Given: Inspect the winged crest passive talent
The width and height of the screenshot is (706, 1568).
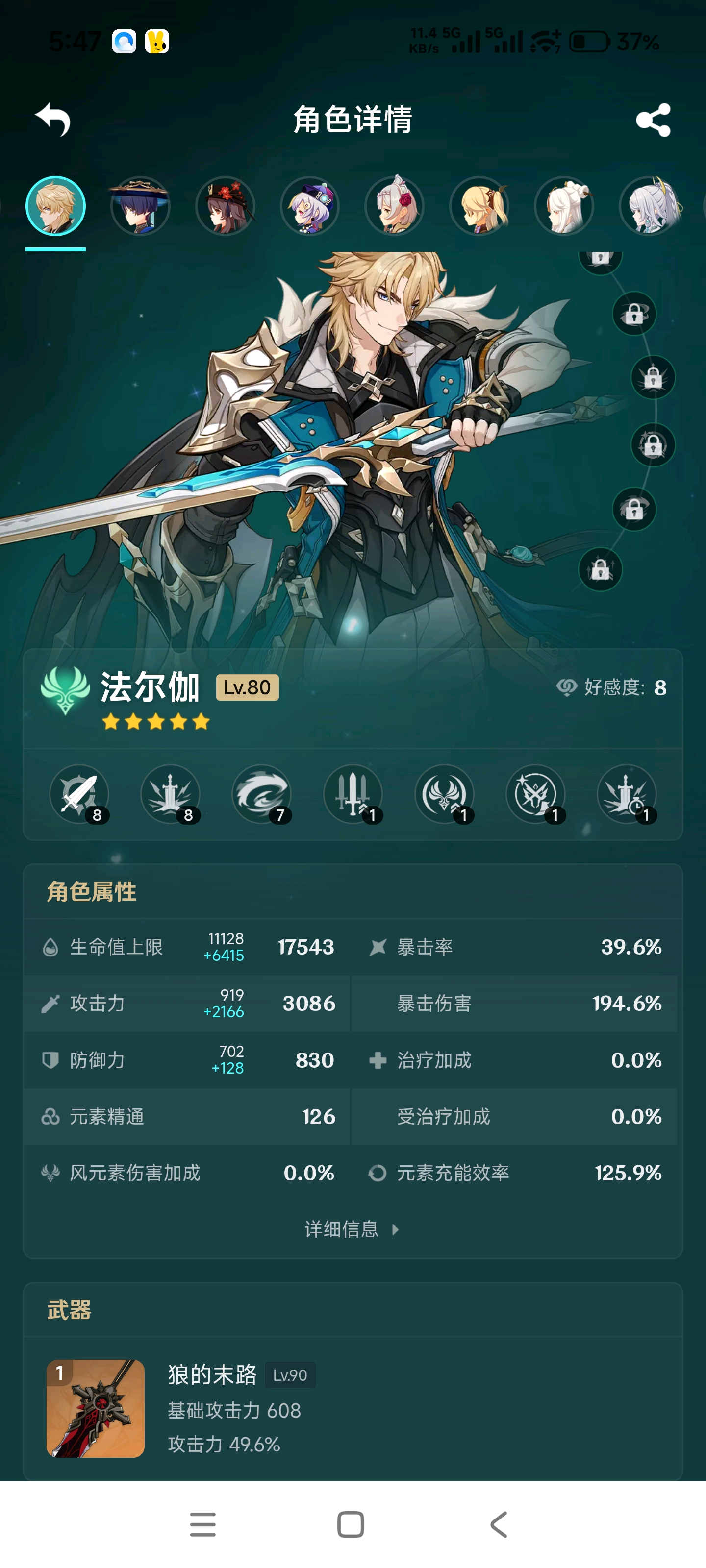Looking at the screenshot, I should [445, 794].
